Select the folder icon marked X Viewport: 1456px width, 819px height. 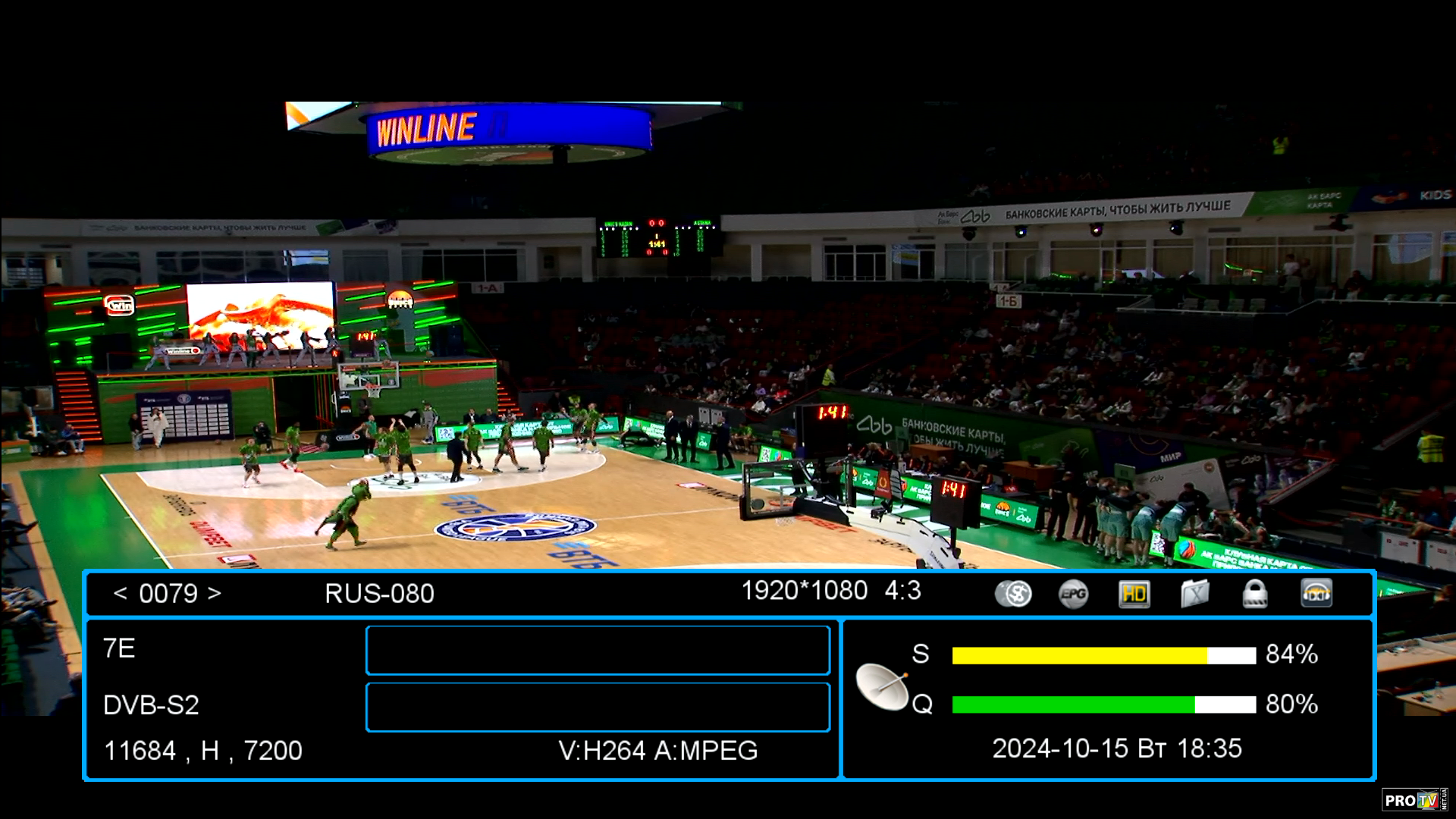point(1194,594)
